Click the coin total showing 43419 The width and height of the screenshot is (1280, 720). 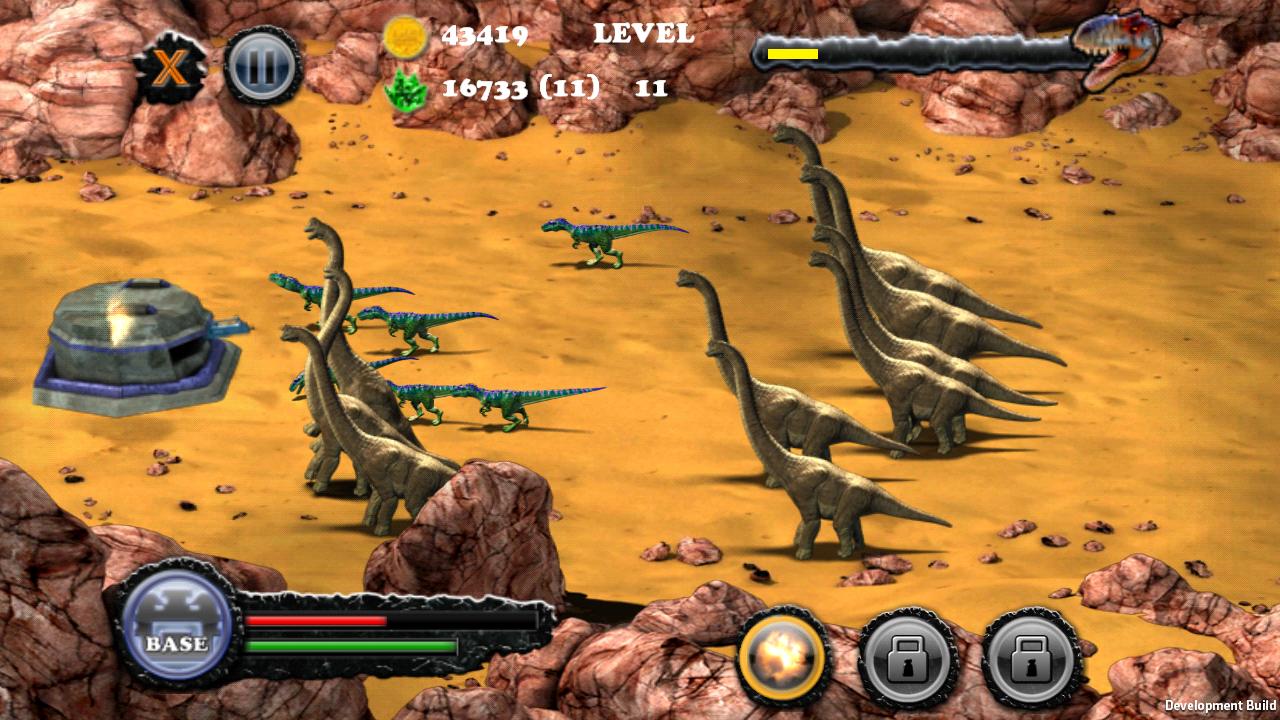(x=487, y=34)
